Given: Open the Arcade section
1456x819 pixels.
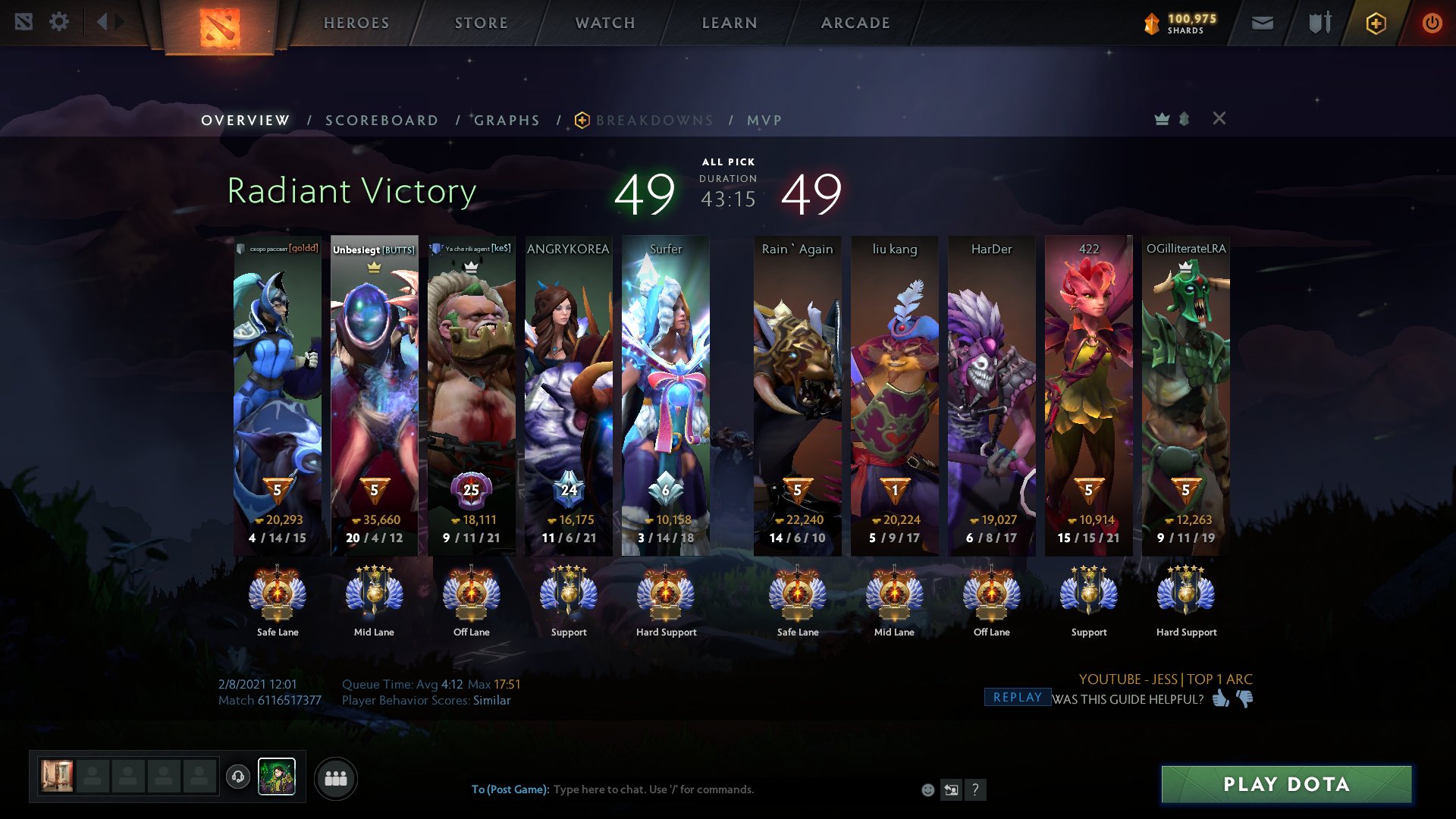Looking at the screenshot, I should [x=855, y=23].
